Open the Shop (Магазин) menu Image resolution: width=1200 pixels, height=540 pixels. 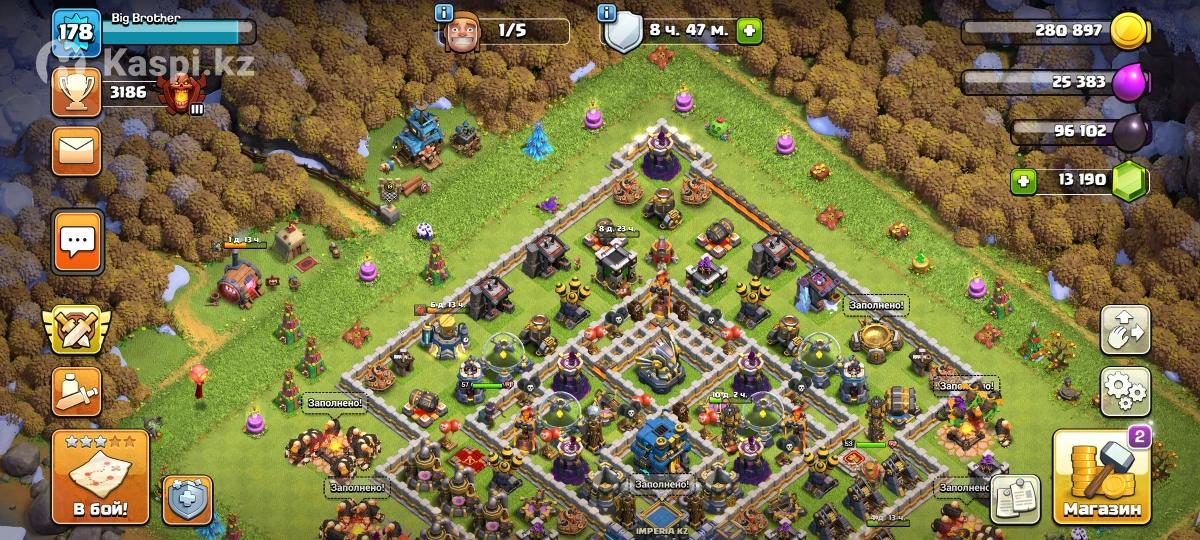(x=1100, y=480)
